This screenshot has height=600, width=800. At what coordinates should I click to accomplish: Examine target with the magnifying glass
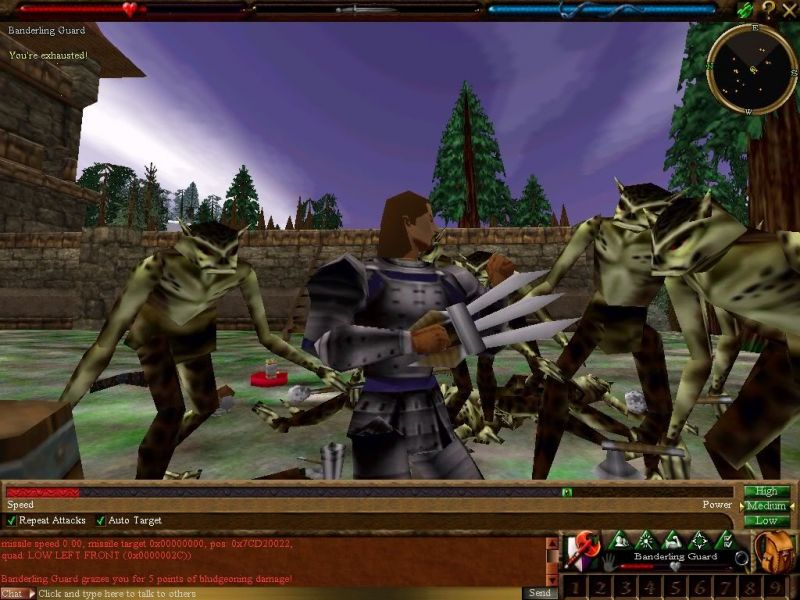740,558
